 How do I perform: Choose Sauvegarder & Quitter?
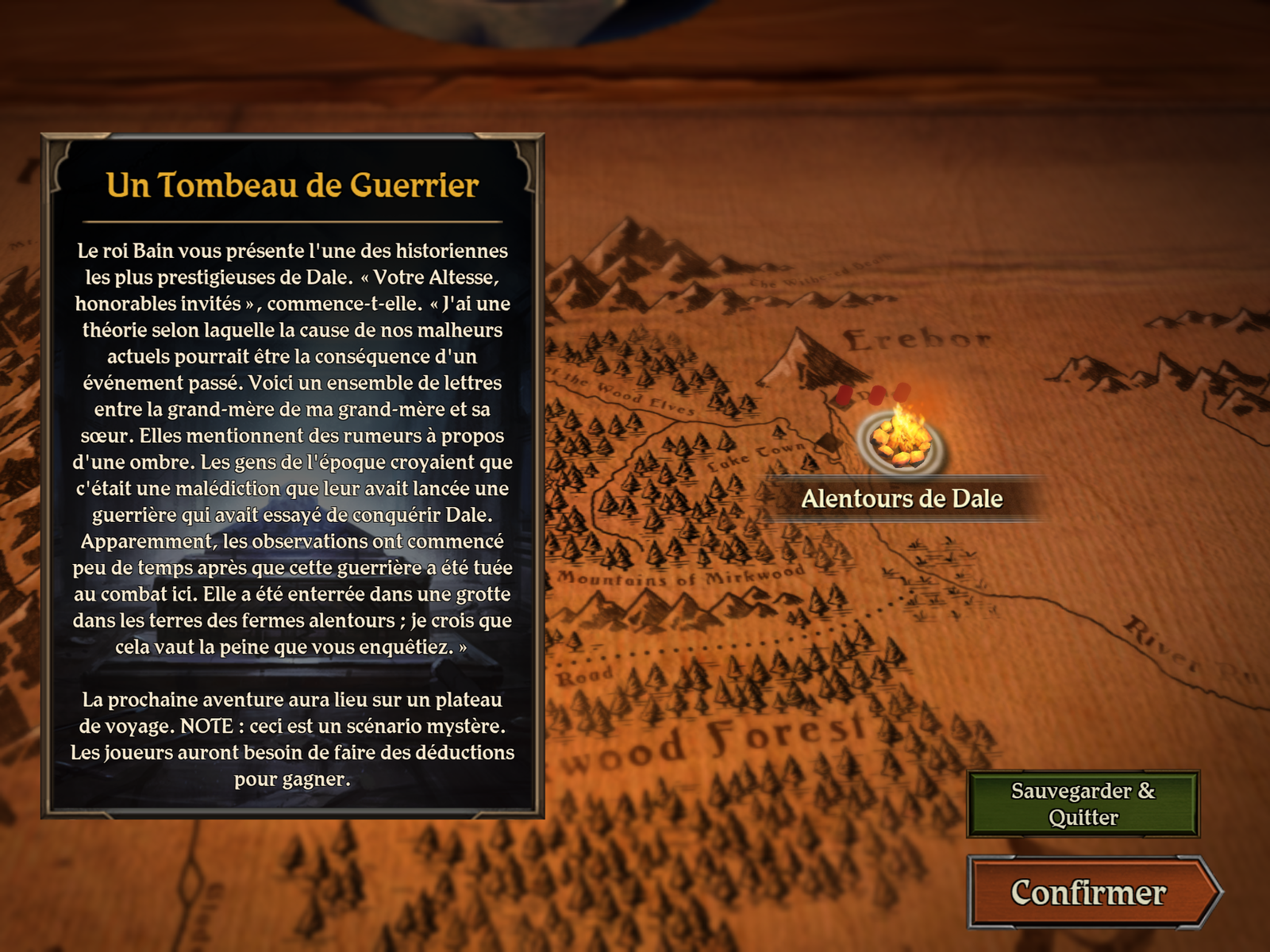click(1083, 804)
